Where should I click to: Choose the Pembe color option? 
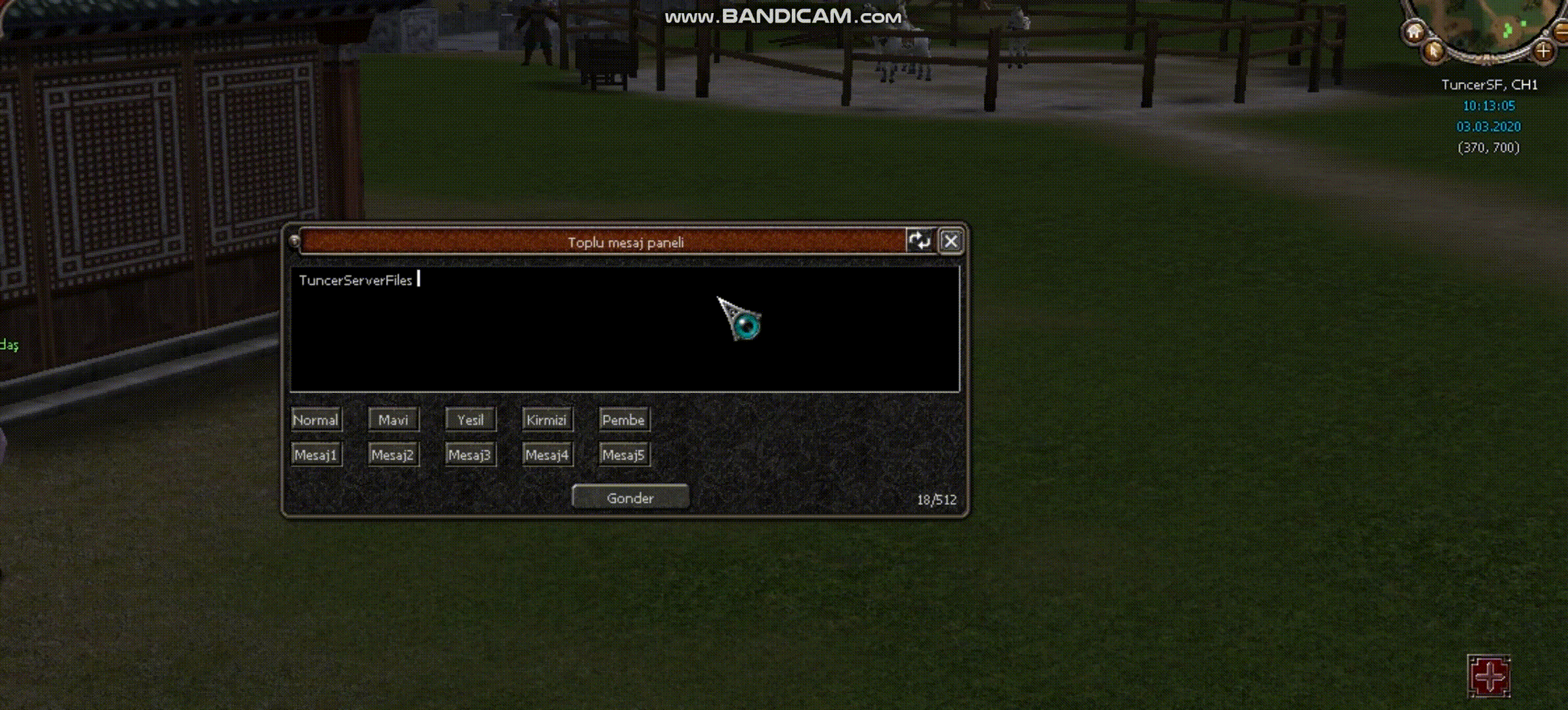(624, 420)
